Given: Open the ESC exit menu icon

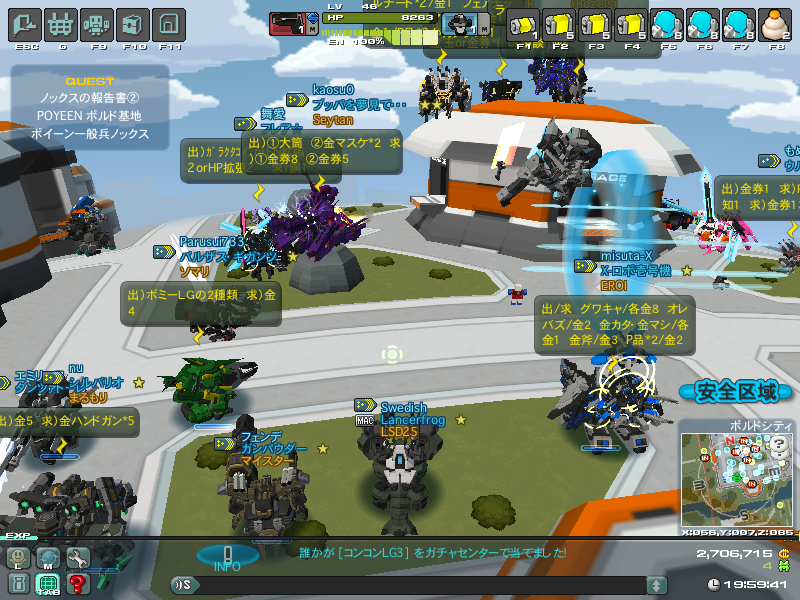Looking at the screenshot, I should pyautogui.click(x=25, y=23).
